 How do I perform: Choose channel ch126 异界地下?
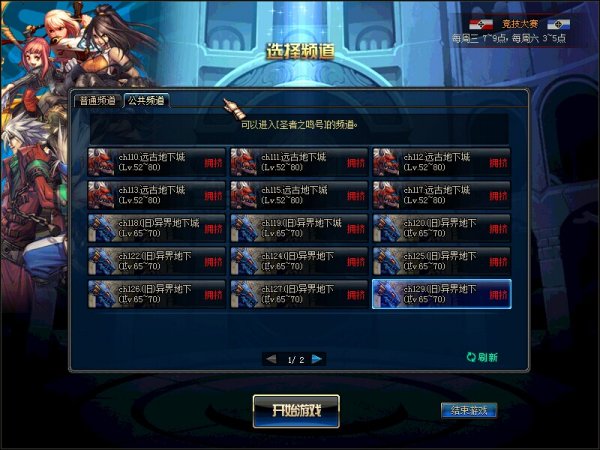(x=157, y=294)
